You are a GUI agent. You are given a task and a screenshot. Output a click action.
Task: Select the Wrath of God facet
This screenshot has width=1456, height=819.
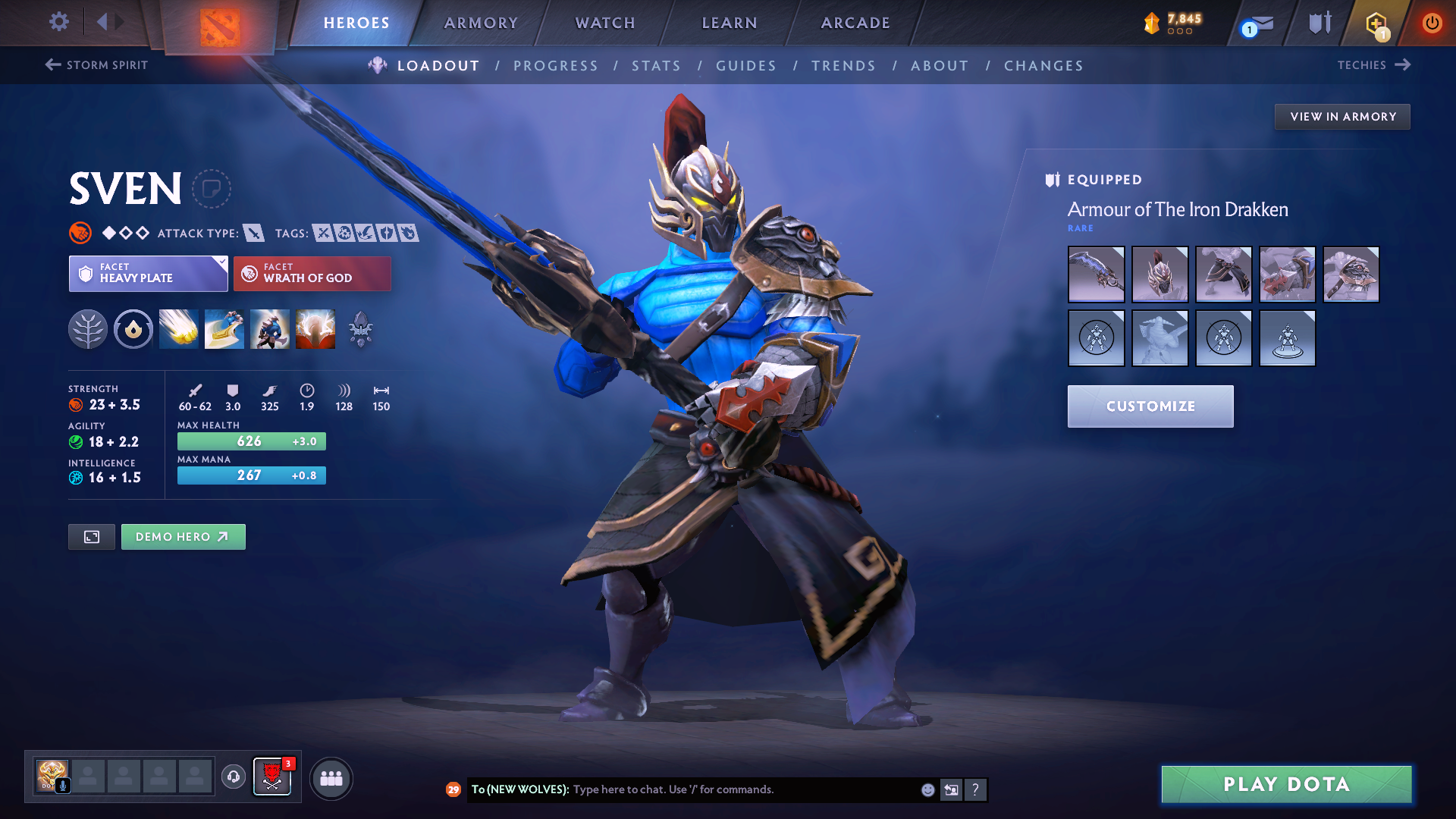[x=312, y=273]
